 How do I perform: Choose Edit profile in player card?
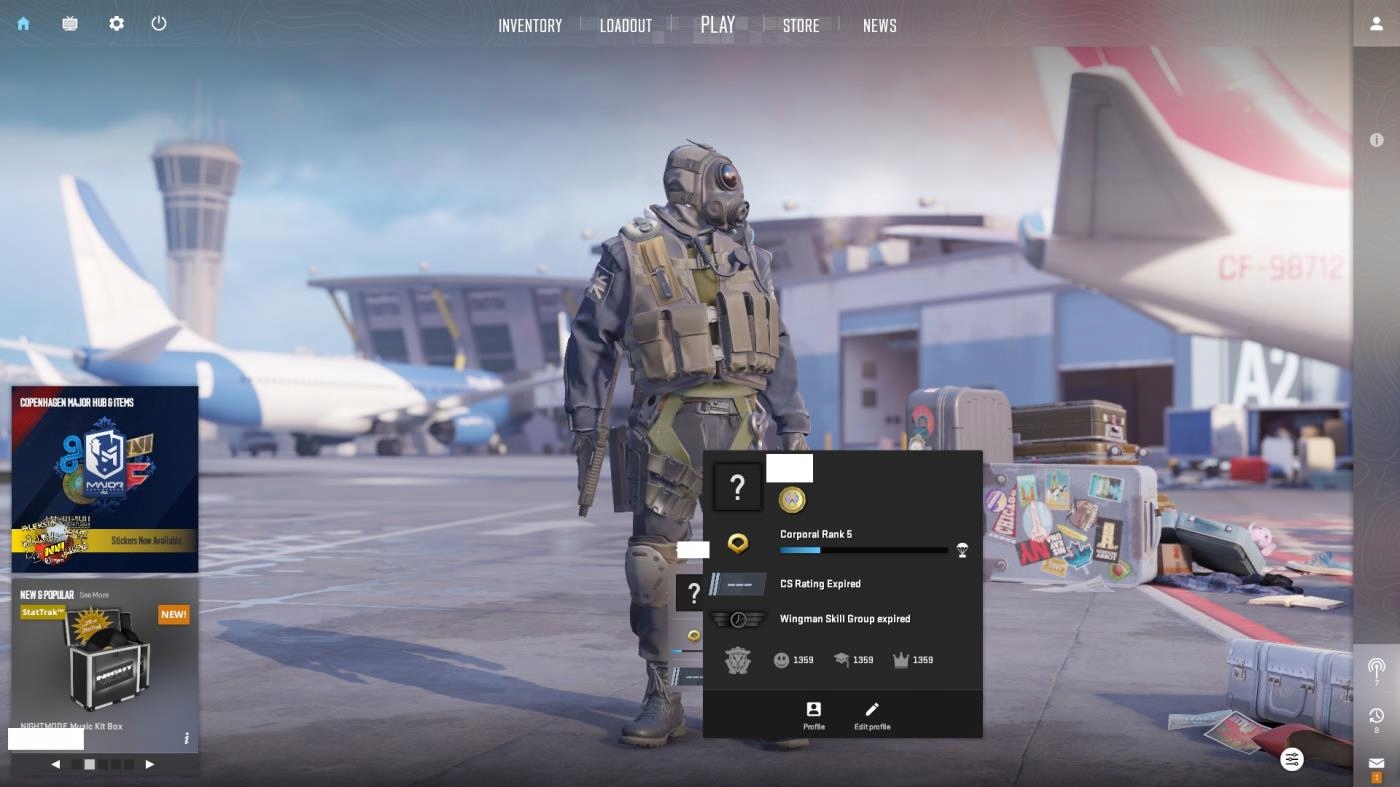[x=872, y=715]
